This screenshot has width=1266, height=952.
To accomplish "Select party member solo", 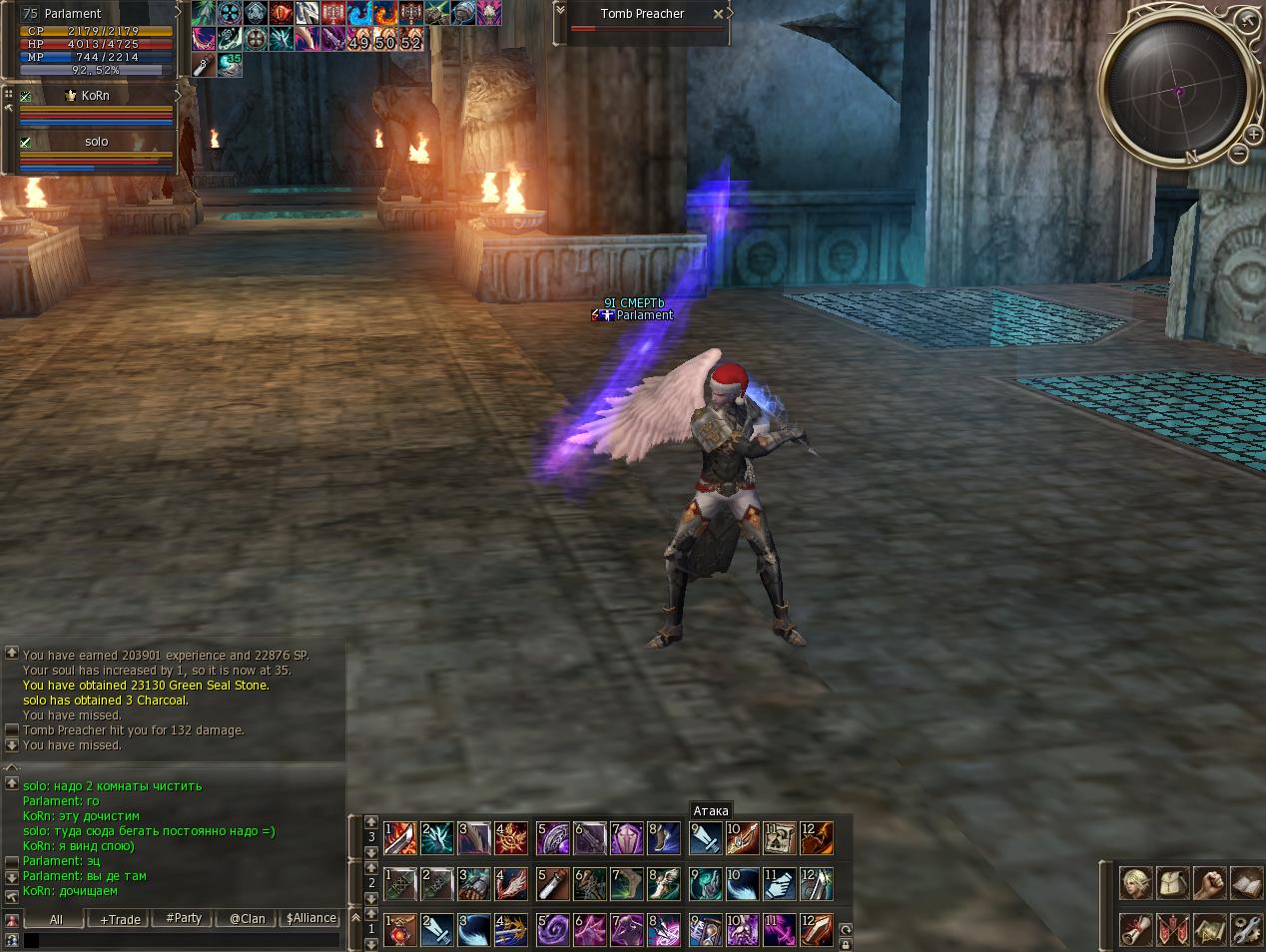I will pyautogui.click(x=96, y=142).
